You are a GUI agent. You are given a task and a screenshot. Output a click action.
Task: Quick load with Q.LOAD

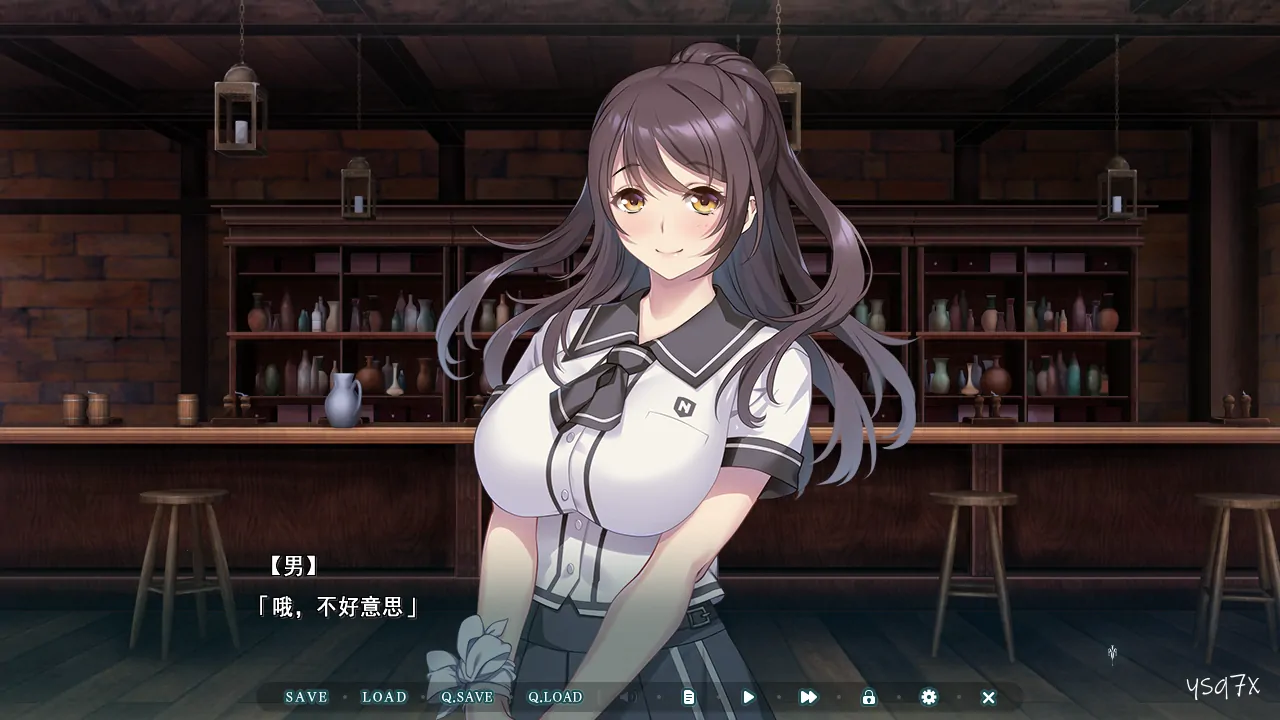point(555,697)
